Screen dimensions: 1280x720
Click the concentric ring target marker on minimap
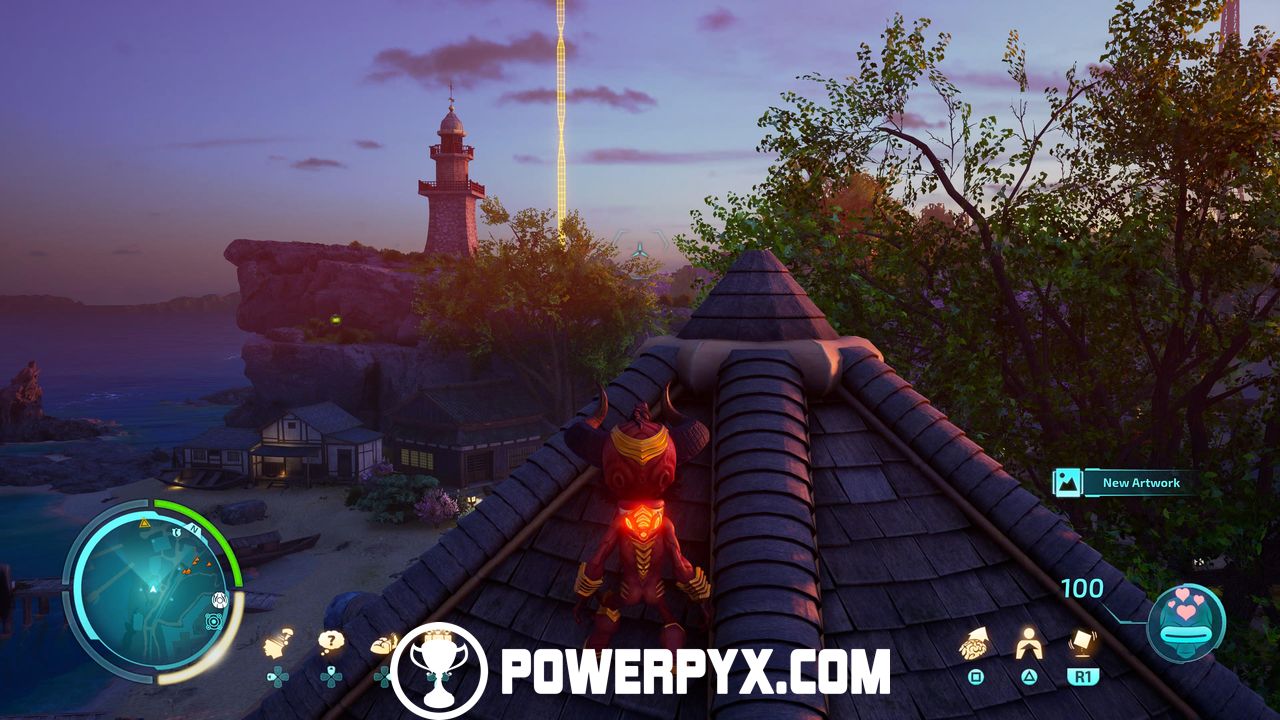213,621
